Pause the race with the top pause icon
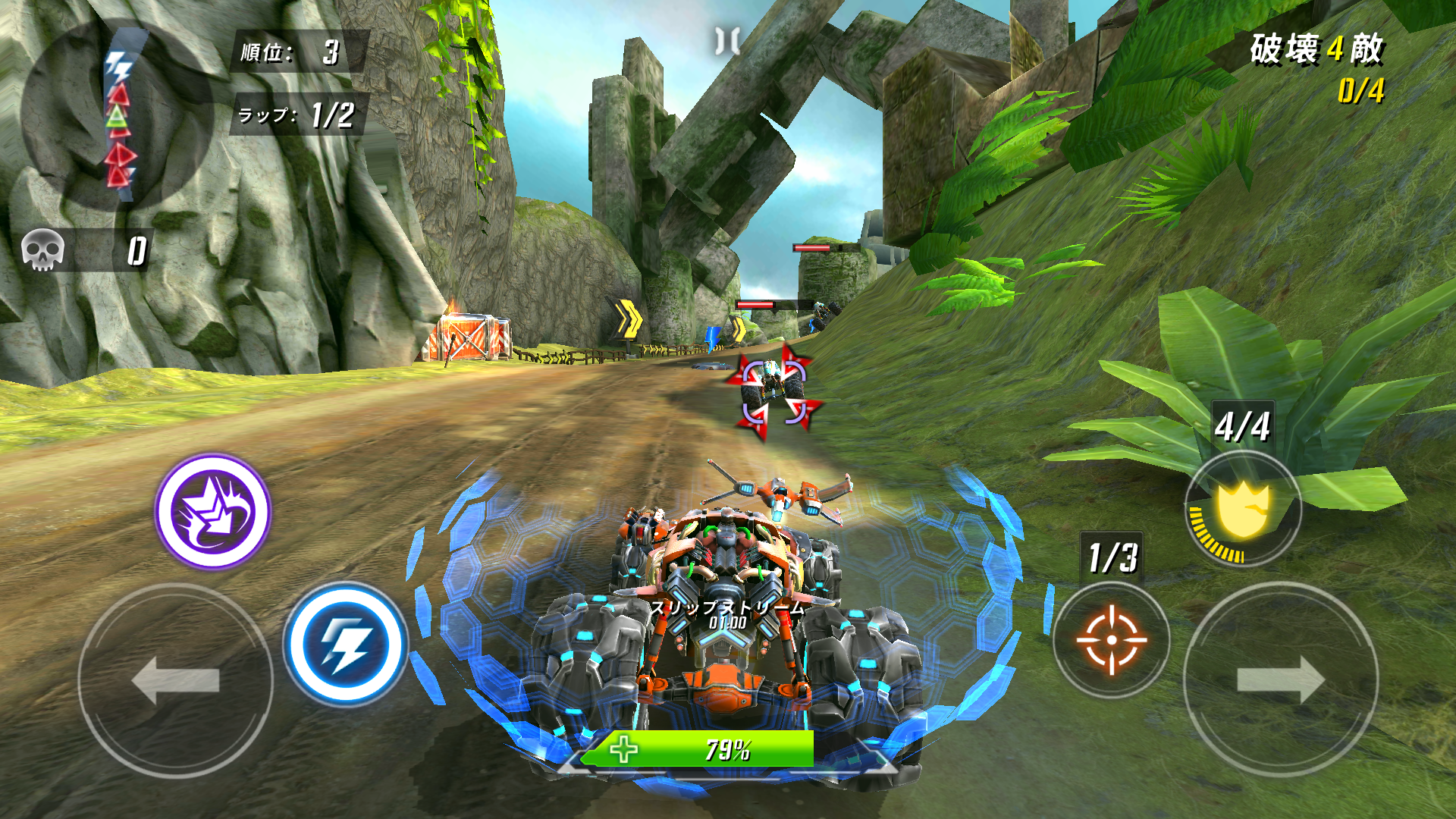 coord(728,40)
